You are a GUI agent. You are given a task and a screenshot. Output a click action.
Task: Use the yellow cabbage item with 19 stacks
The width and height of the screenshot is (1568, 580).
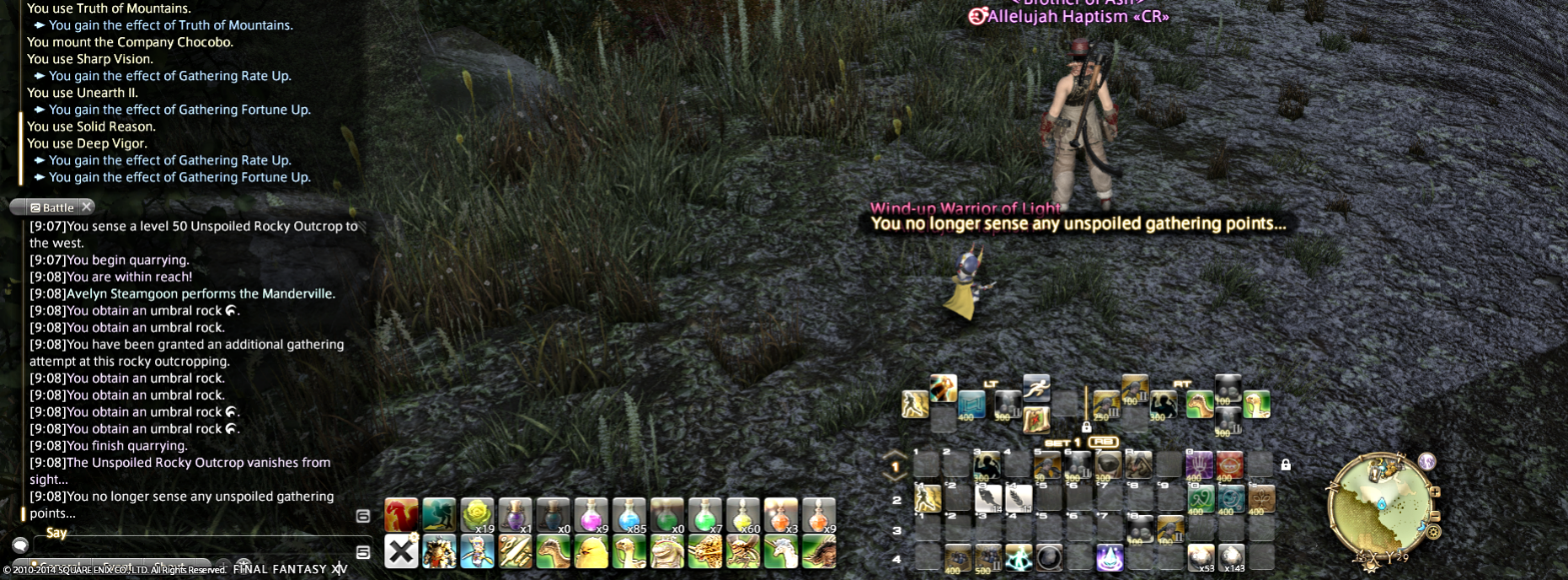[x=477, y=515]
